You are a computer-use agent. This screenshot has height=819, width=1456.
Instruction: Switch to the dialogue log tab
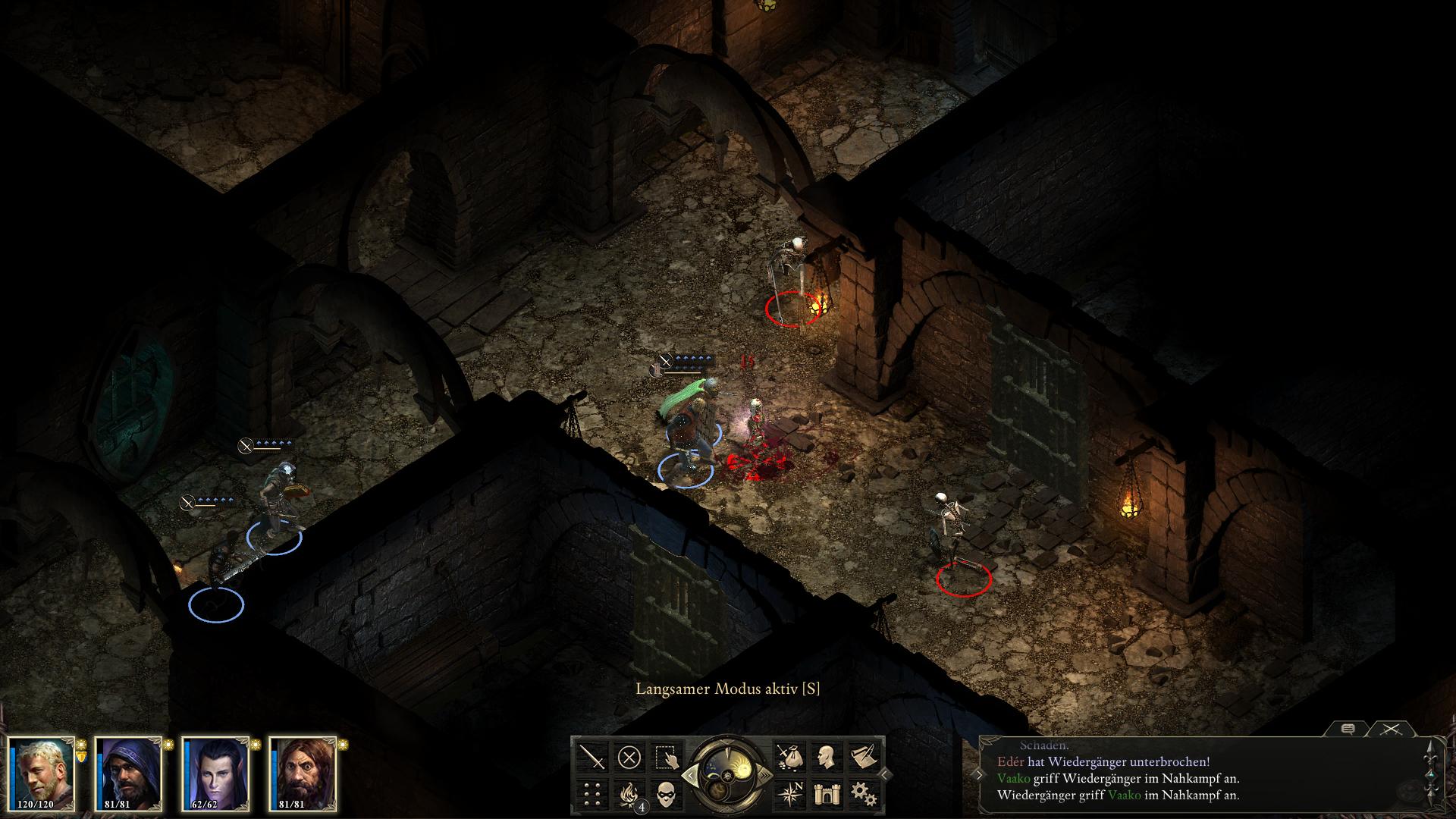click(x=1348, y=730)
